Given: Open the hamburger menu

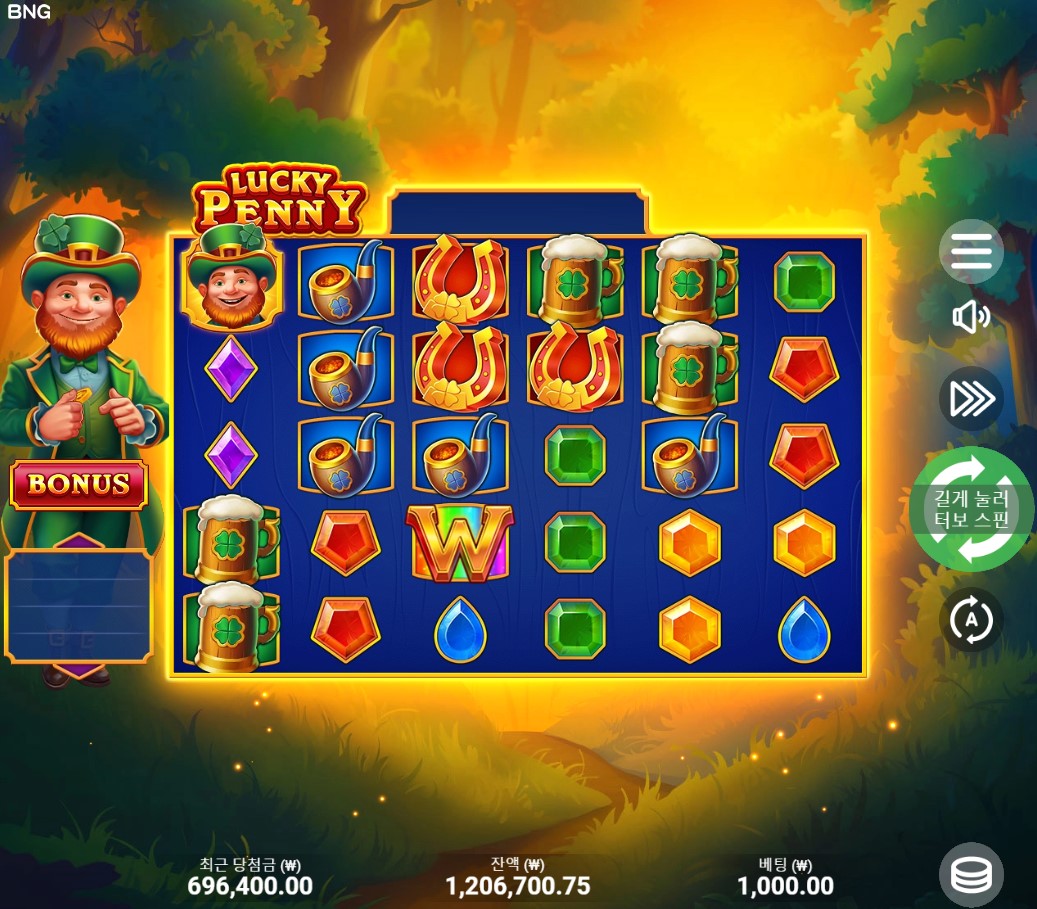Looking at the screenshot, I should pyautogui.click(x=971, y=251).
